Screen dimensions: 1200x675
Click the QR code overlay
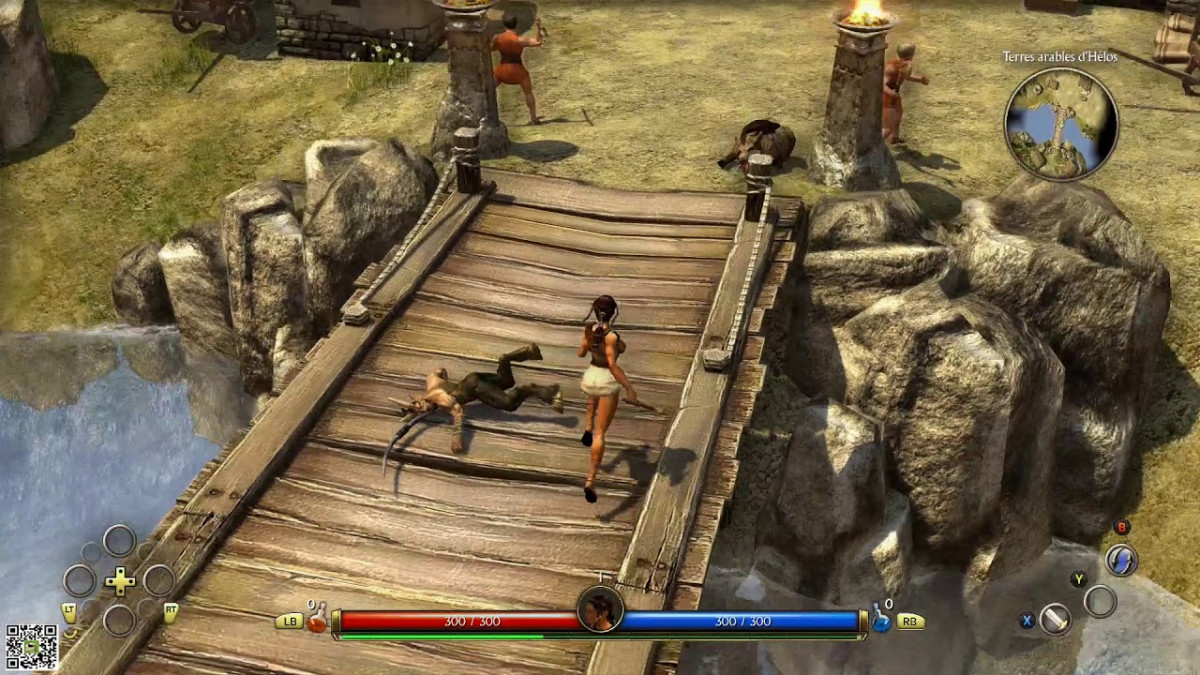[31, 647]
